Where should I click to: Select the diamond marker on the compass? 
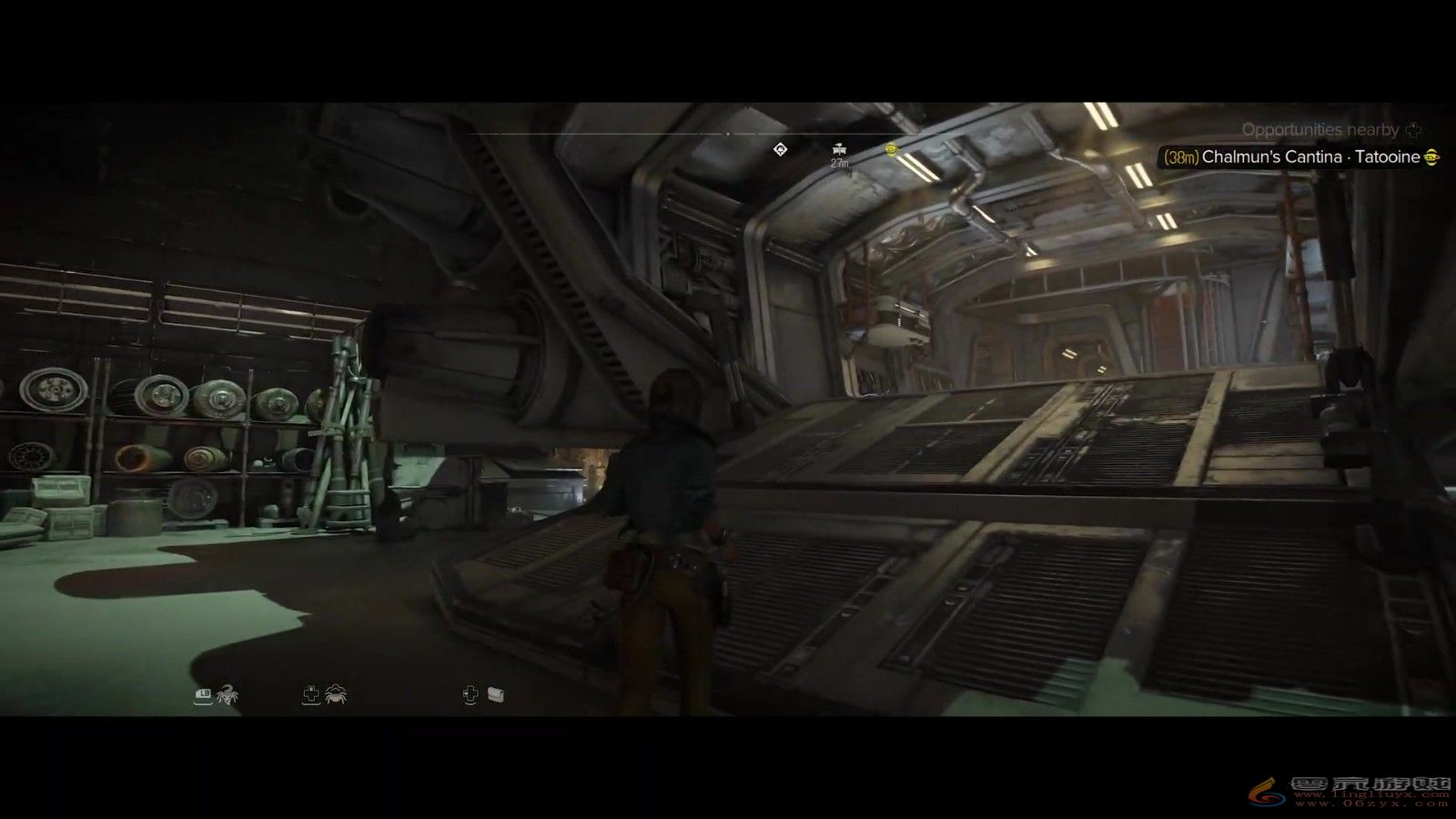tap(780, 149)
